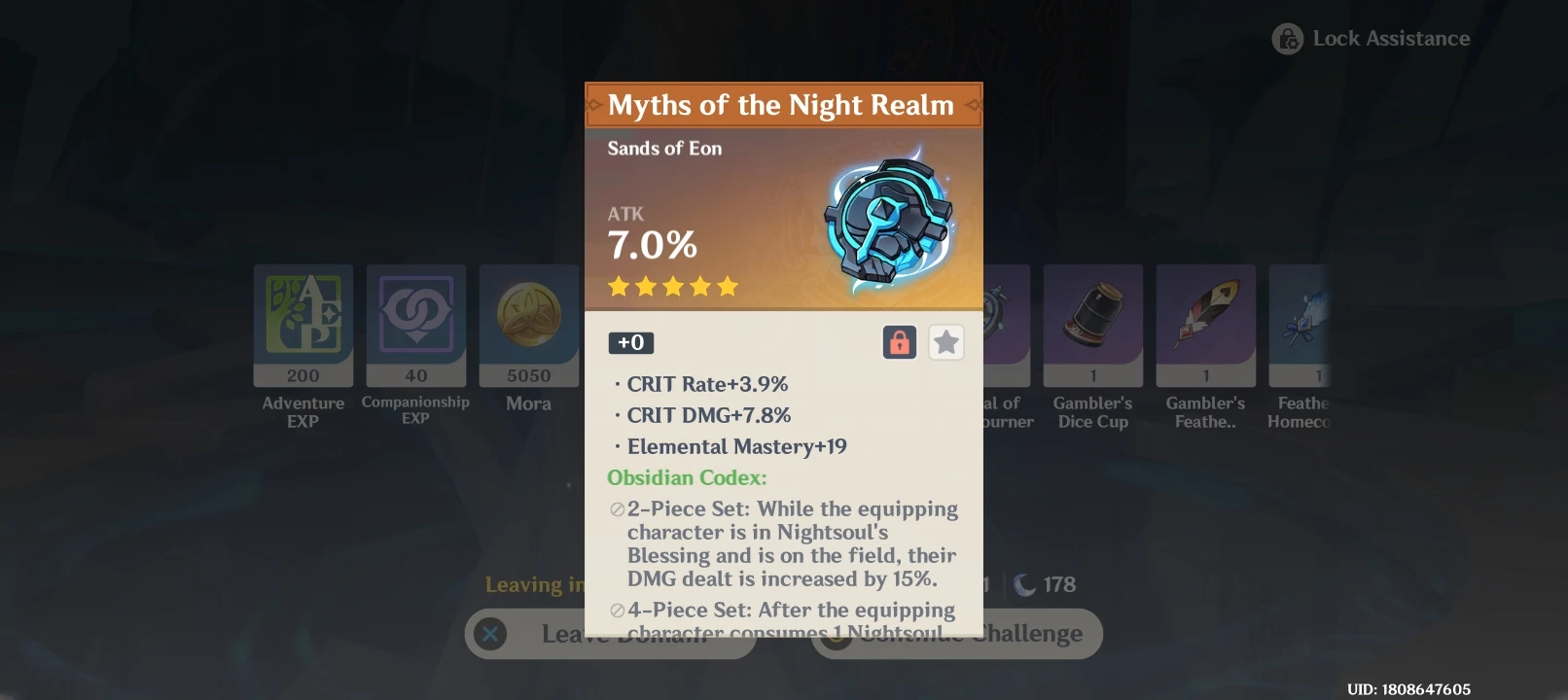Click the five-star rating row
This screenshot has height=700, width=1568.
[x=673, y=286]
